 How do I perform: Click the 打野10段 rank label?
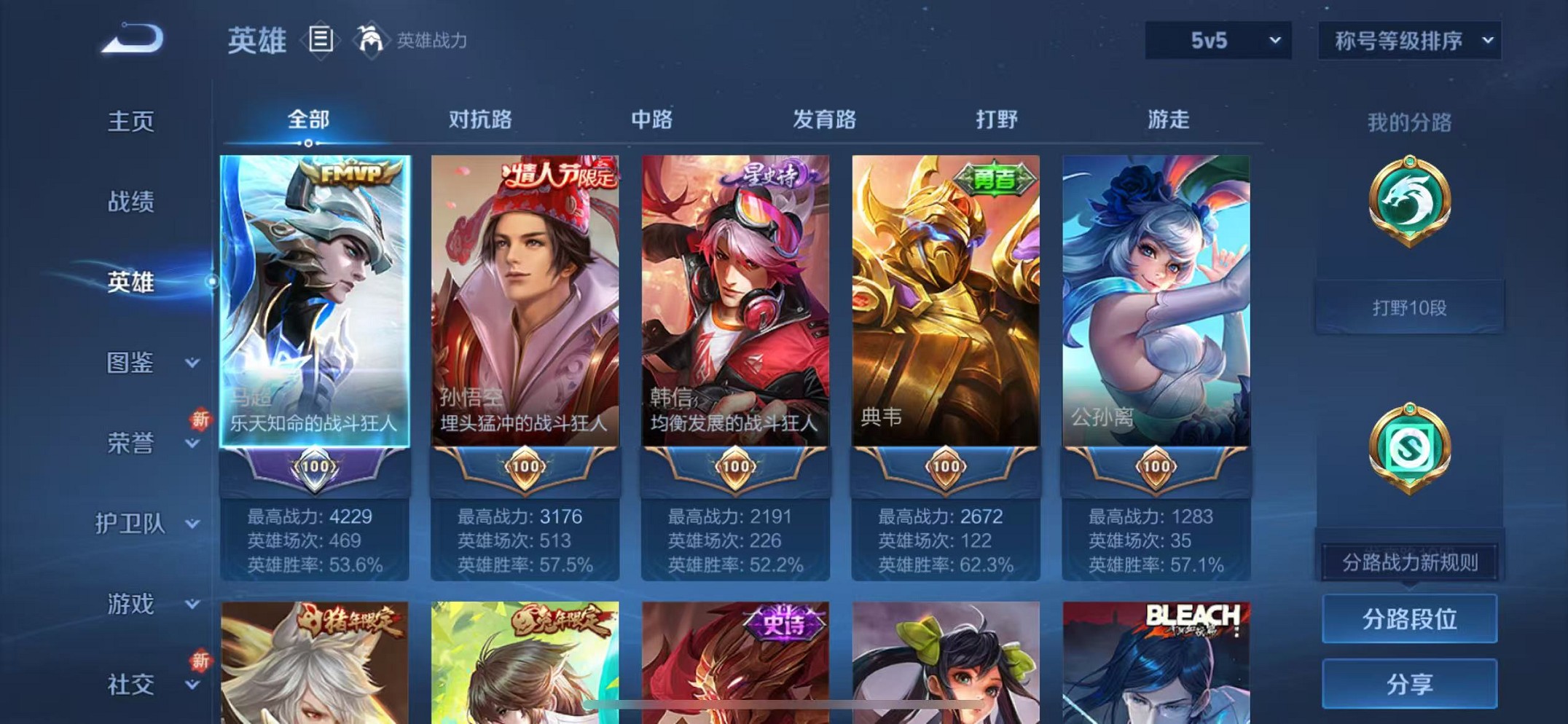pos(1409,307)
